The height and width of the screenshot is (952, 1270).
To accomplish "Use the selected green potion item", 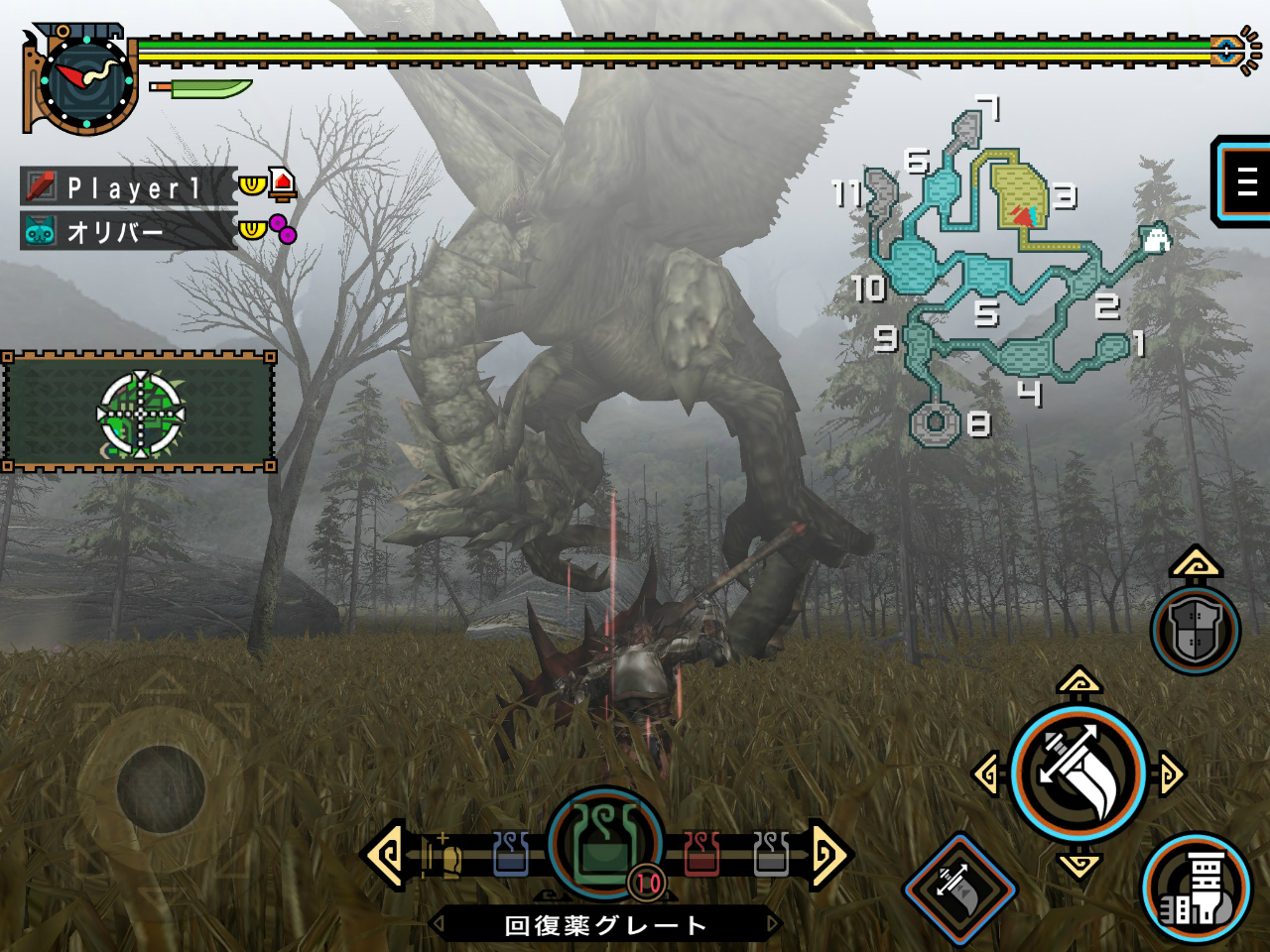I will (x=604, y=843).
